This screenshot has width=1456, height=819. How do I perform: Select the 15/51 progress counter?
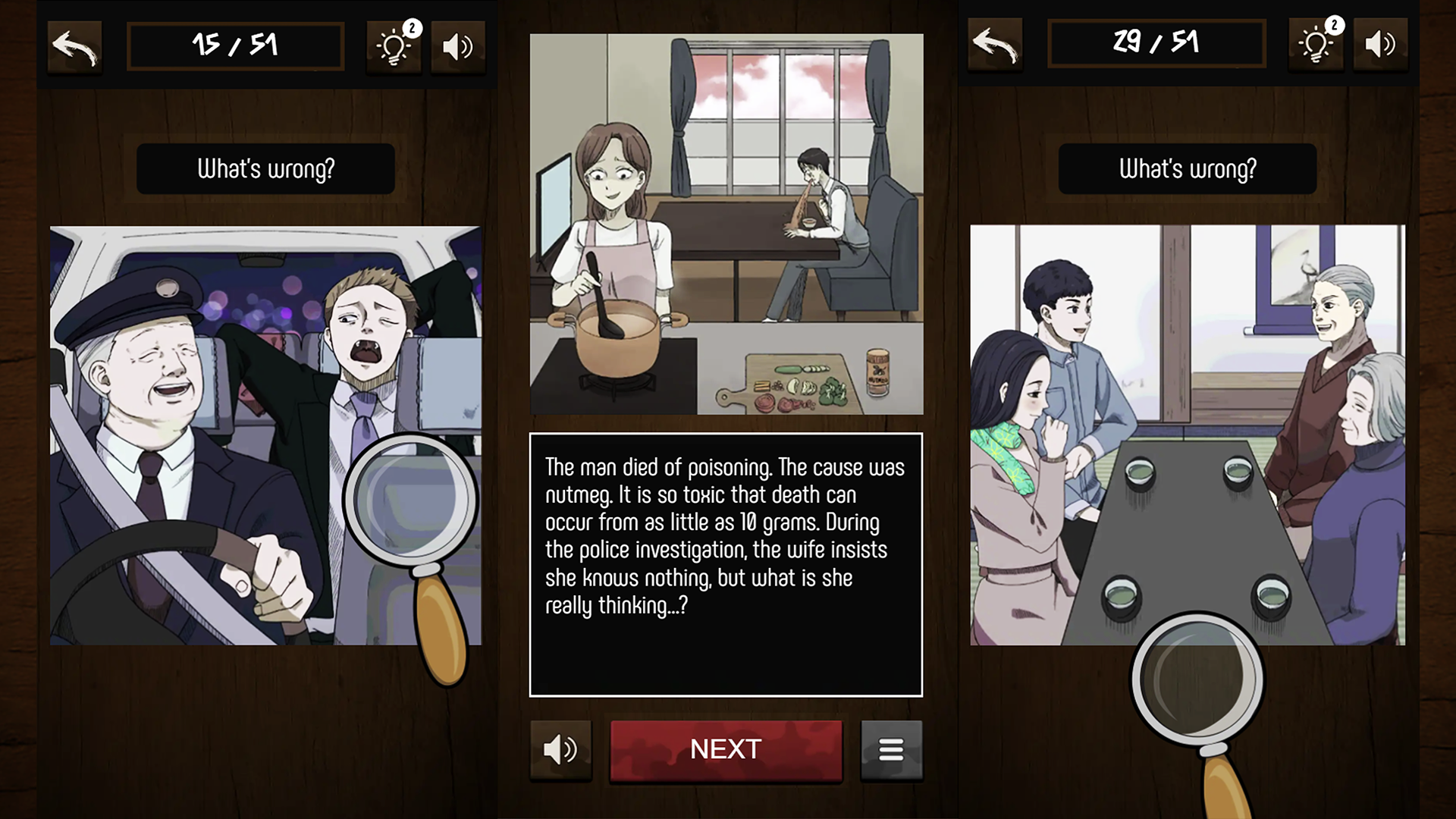pyautogui.click(x=235, y=45)
